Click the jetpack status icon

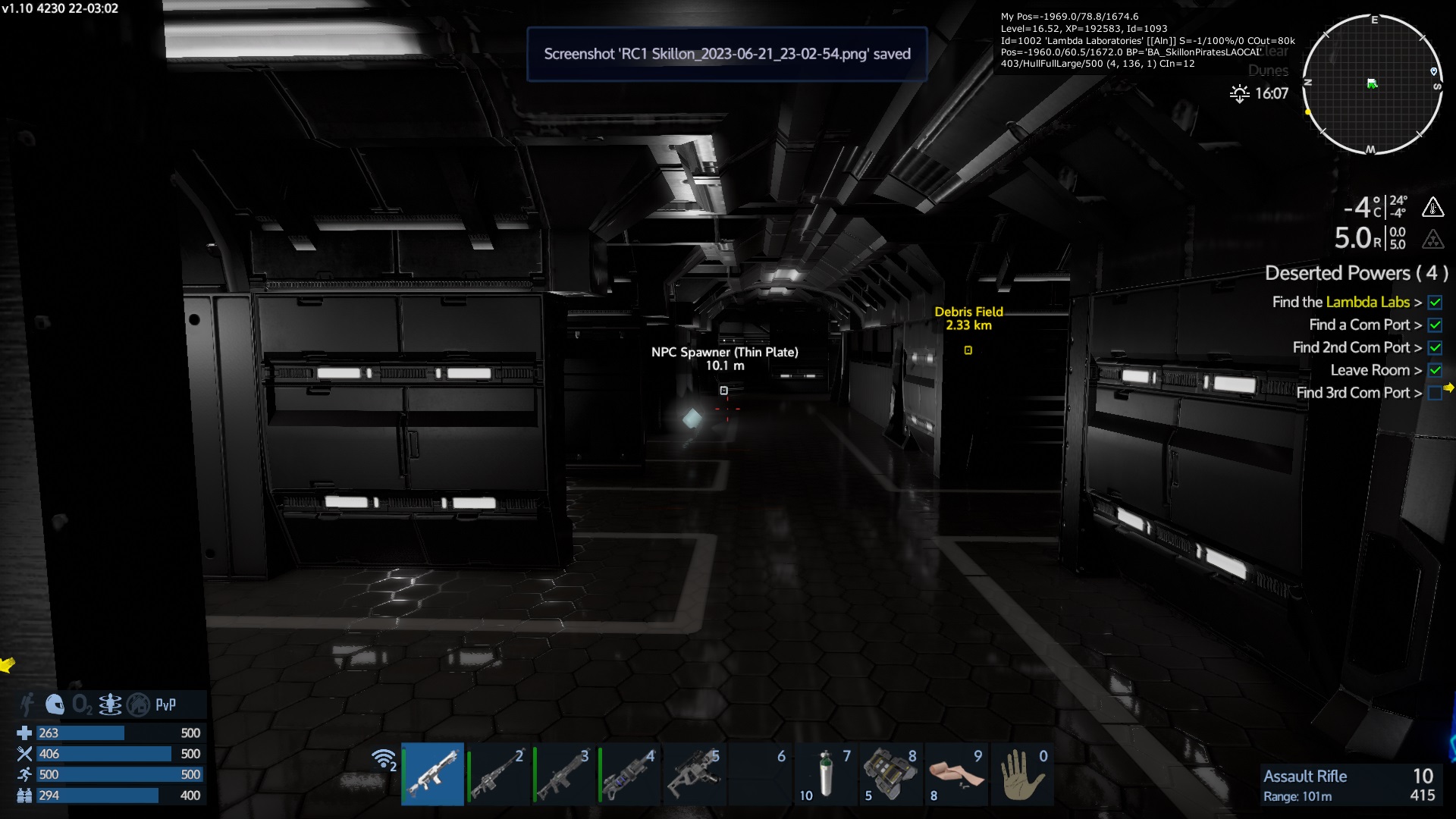tap(110, 704)
